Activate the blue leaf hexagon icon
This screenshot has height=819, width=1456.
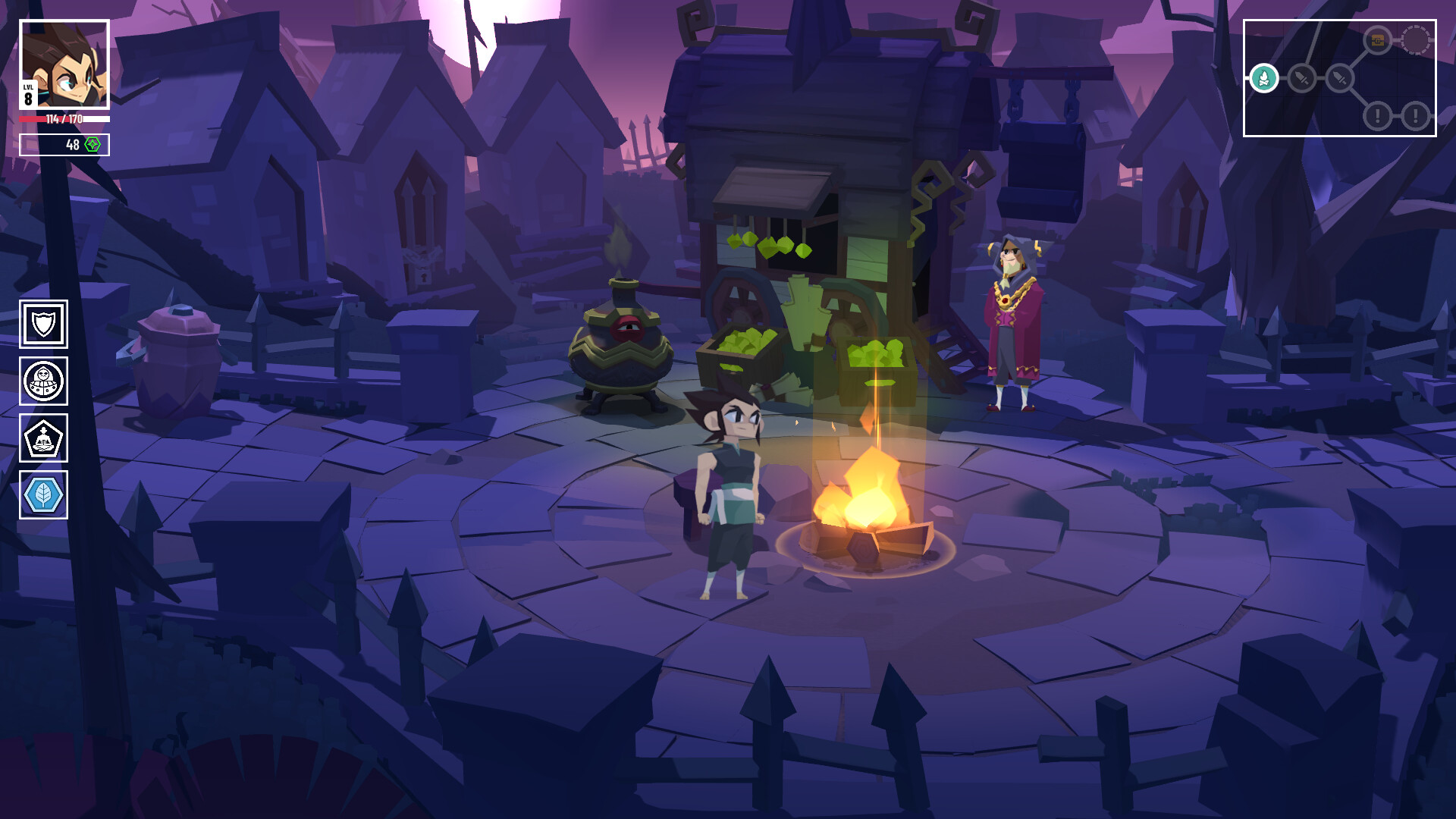click(x=43, y=495)
